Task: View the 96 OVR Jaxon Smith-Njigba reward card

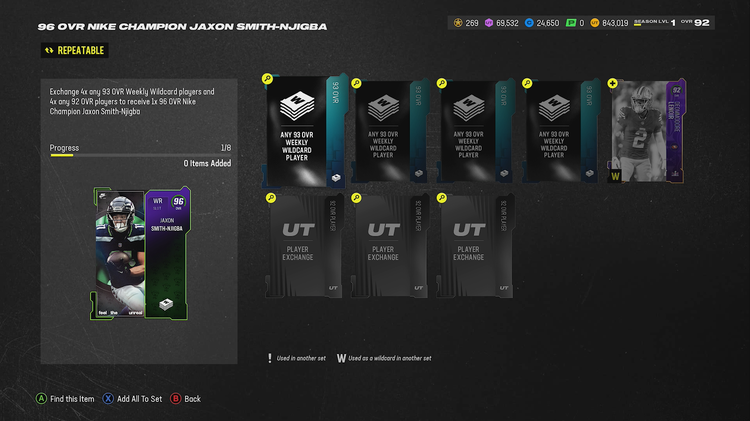Action: [x=137, y=254]
